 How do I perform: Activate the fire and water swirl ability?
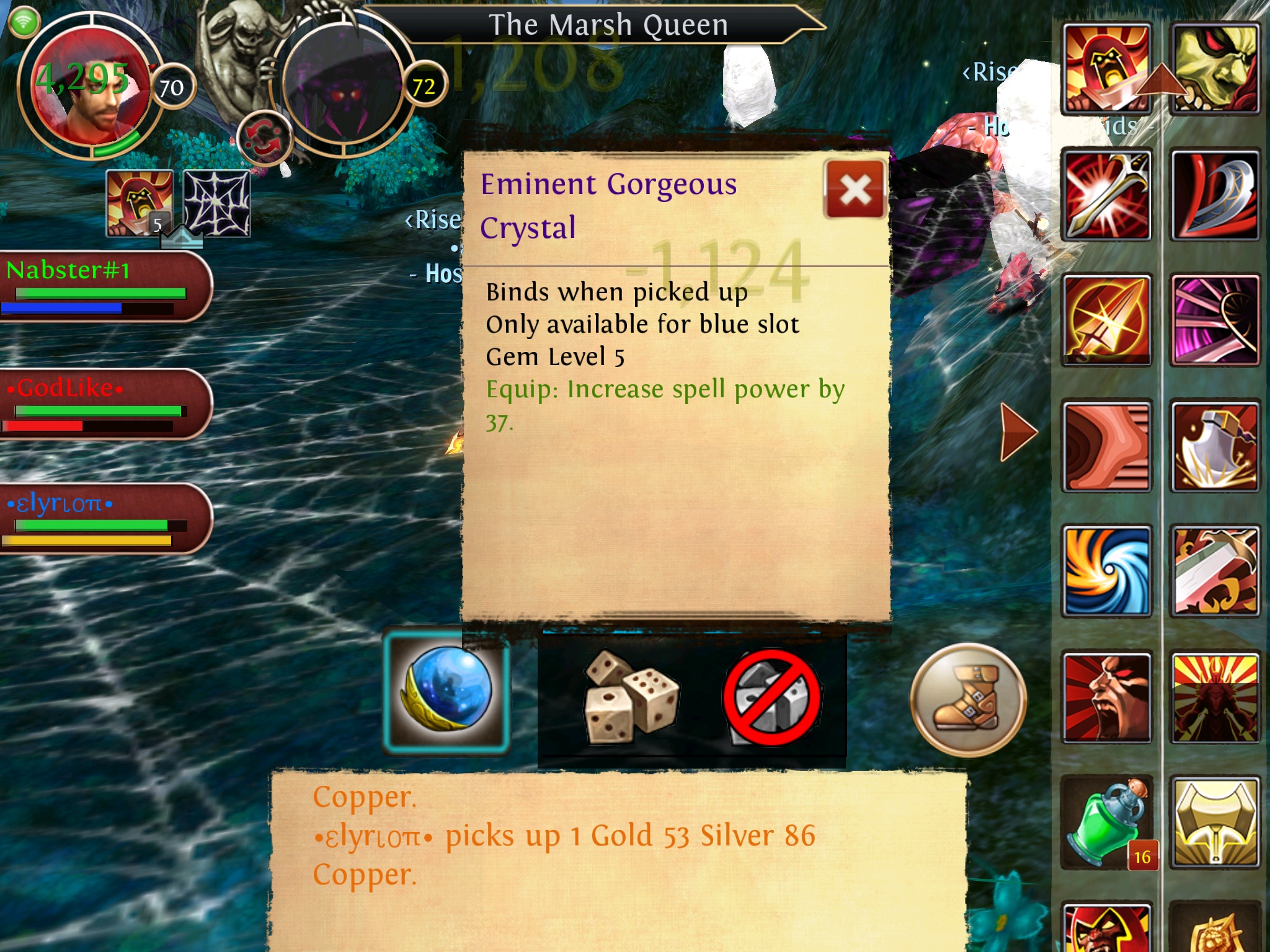[x=1106, y=571]
